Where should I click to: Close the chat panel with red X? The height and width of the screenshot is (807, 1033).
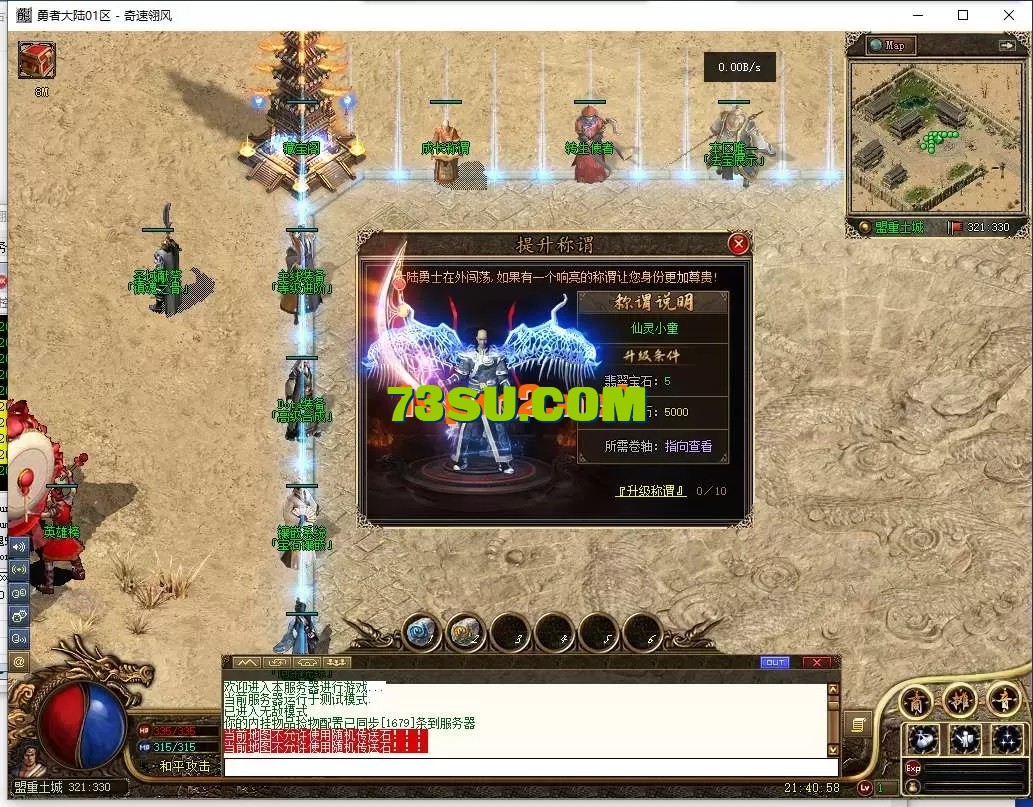[816, 662]
